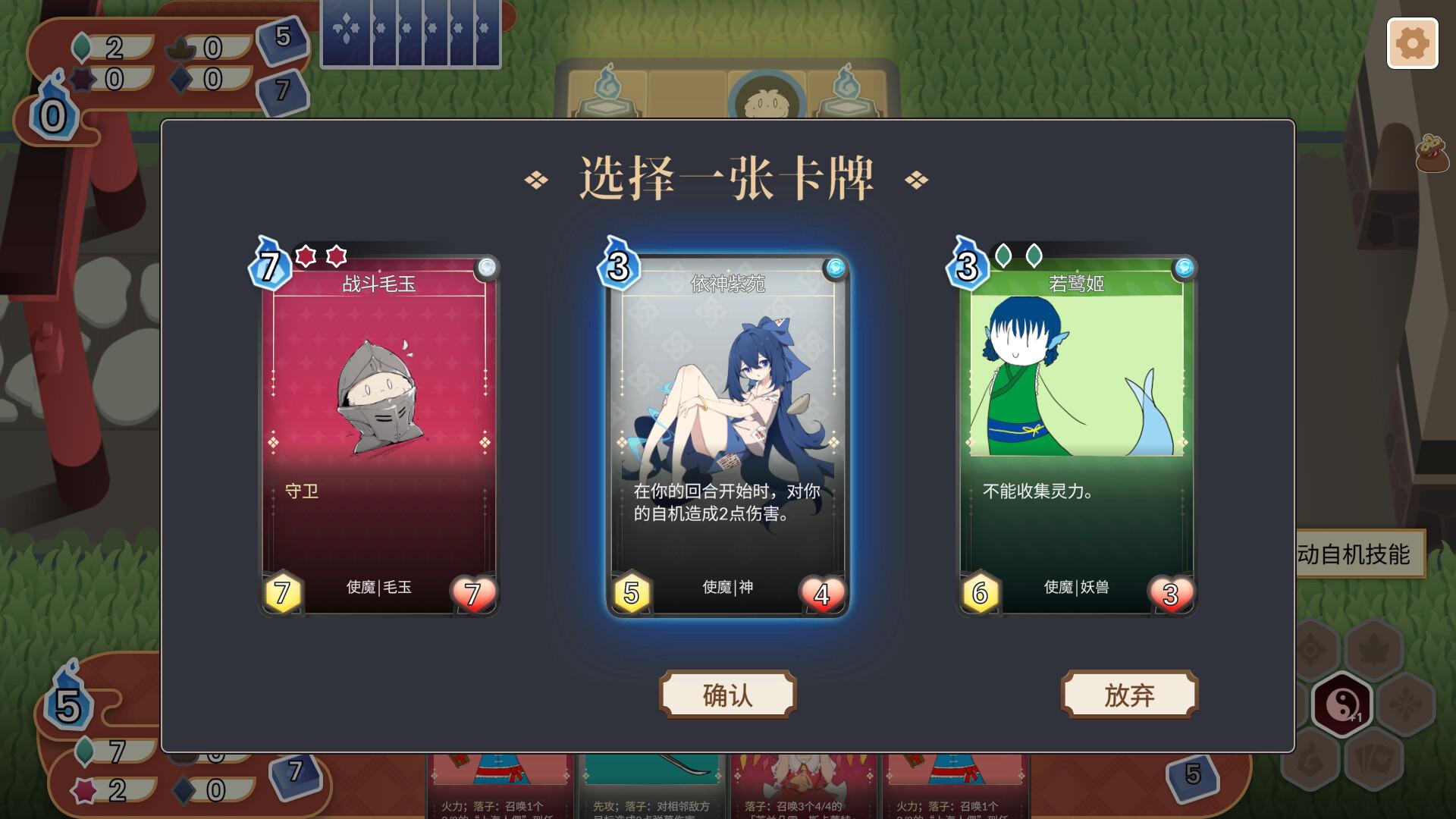Click the yin-yang +1 hexagon ability
This screenshot has height=819, width=1456.
pos(1344,704)
